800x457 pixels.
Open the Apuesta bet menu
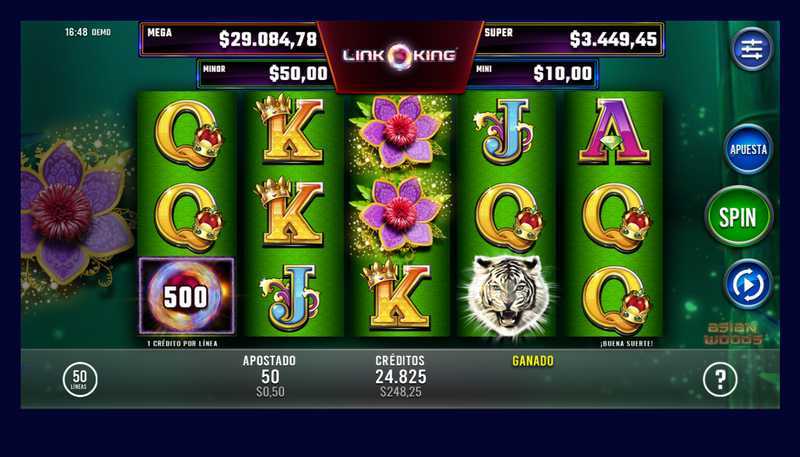coord(748,149)
